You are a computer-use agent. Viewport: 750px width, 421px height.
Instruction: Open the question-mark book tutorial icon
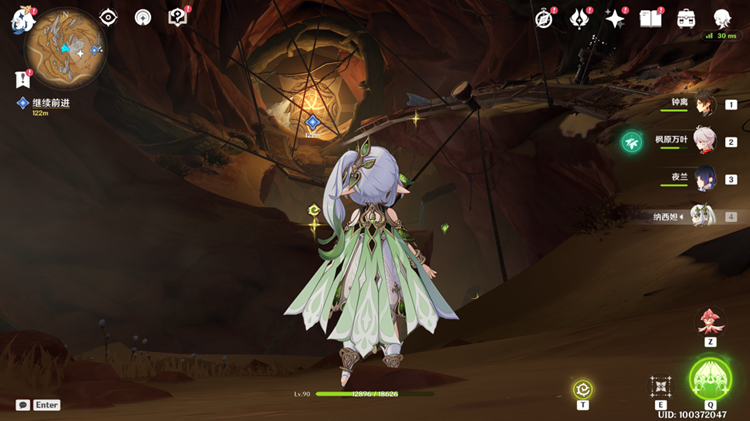tap(178, 17)
